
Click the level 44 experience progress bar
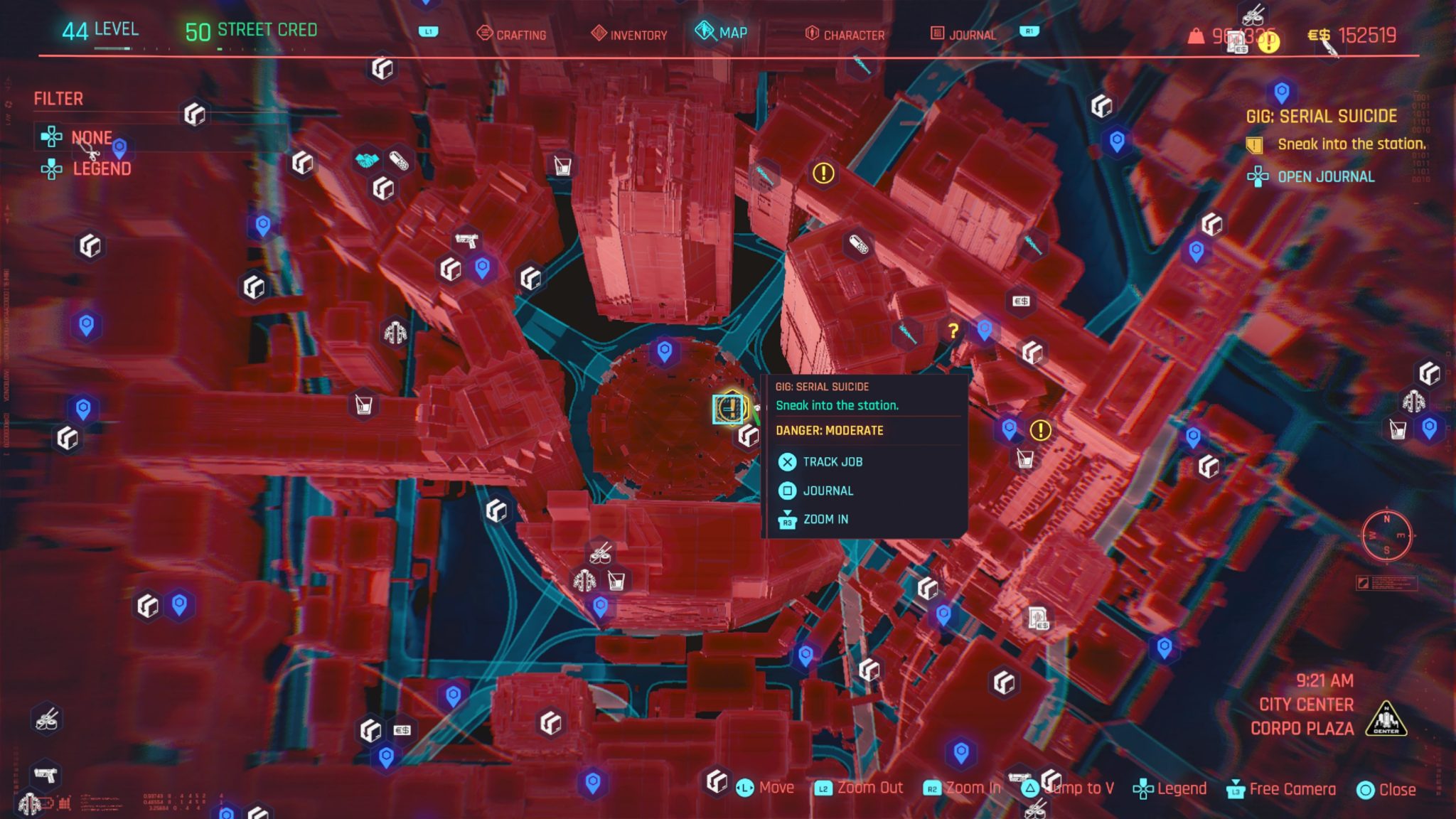tap(114, 50)
